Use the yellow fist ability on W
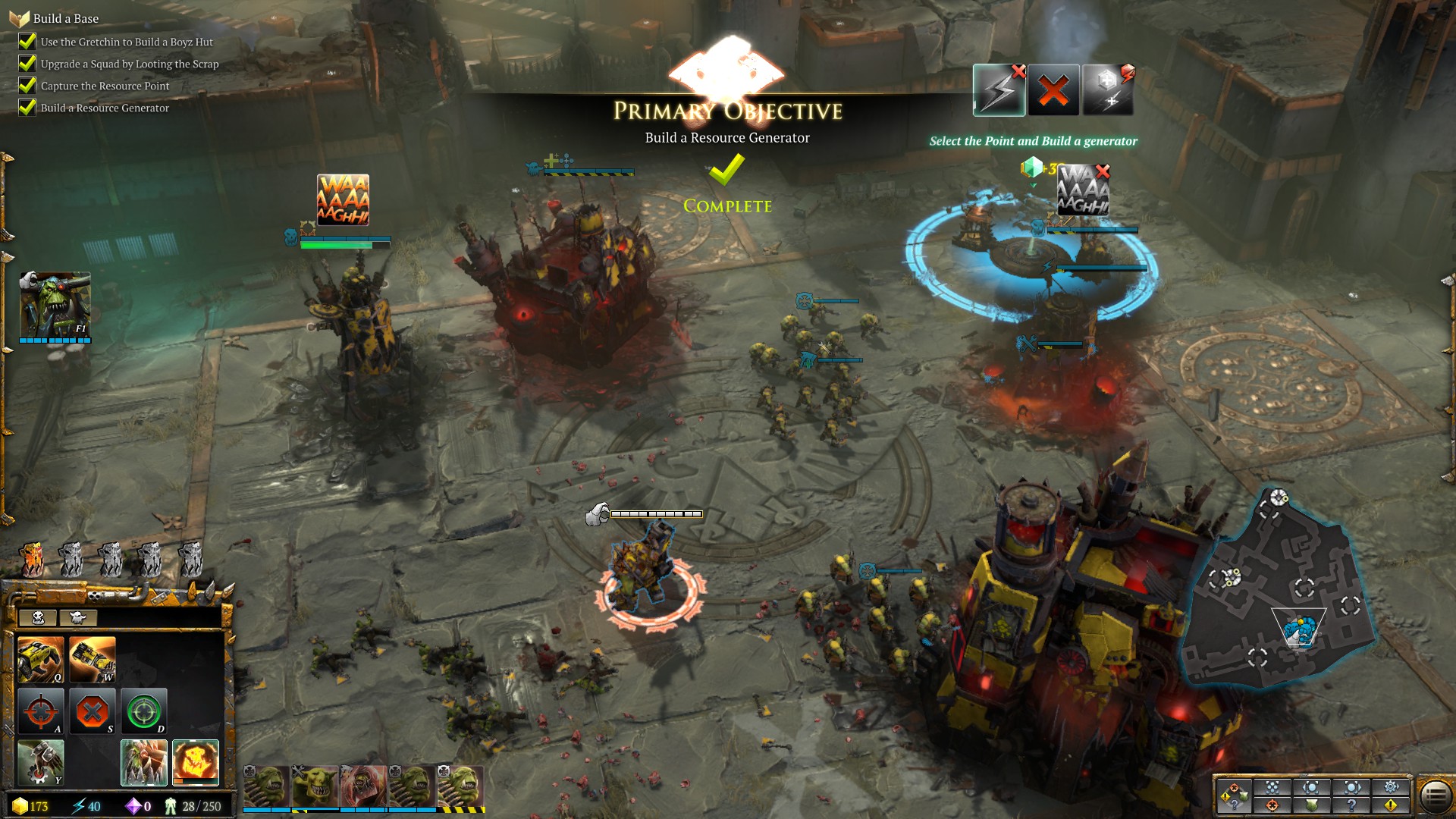This screenshot has width=1456, height=819. pyautogui.click(x=93, y=660)
